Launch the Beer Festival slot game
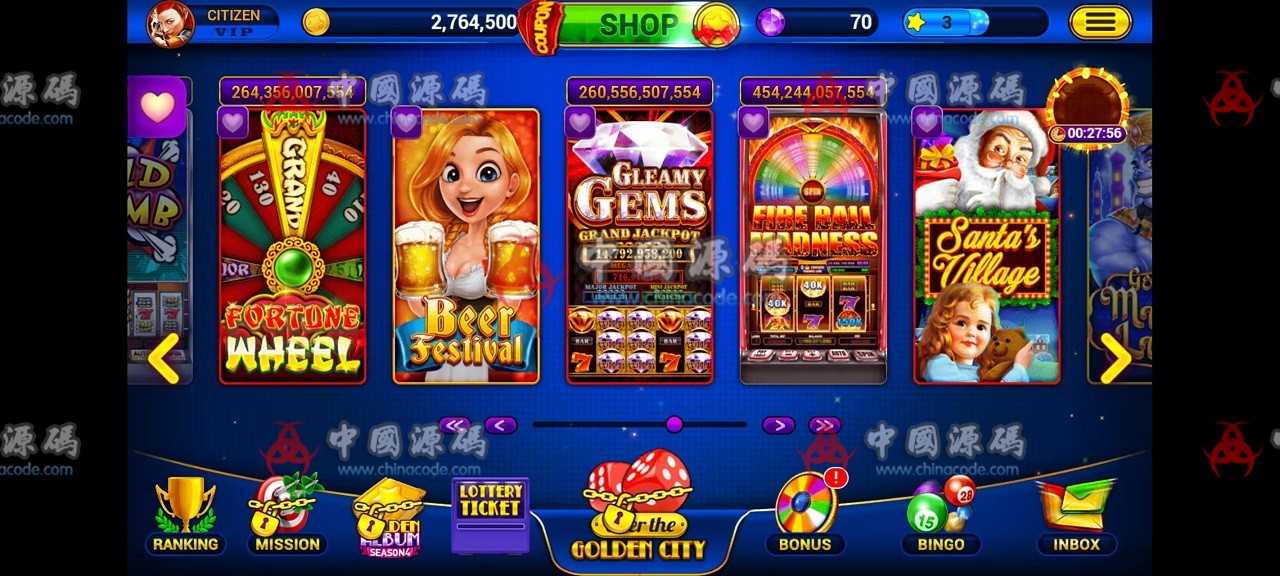The height and width of the screenshot is (576, 1280). [466, 246]
